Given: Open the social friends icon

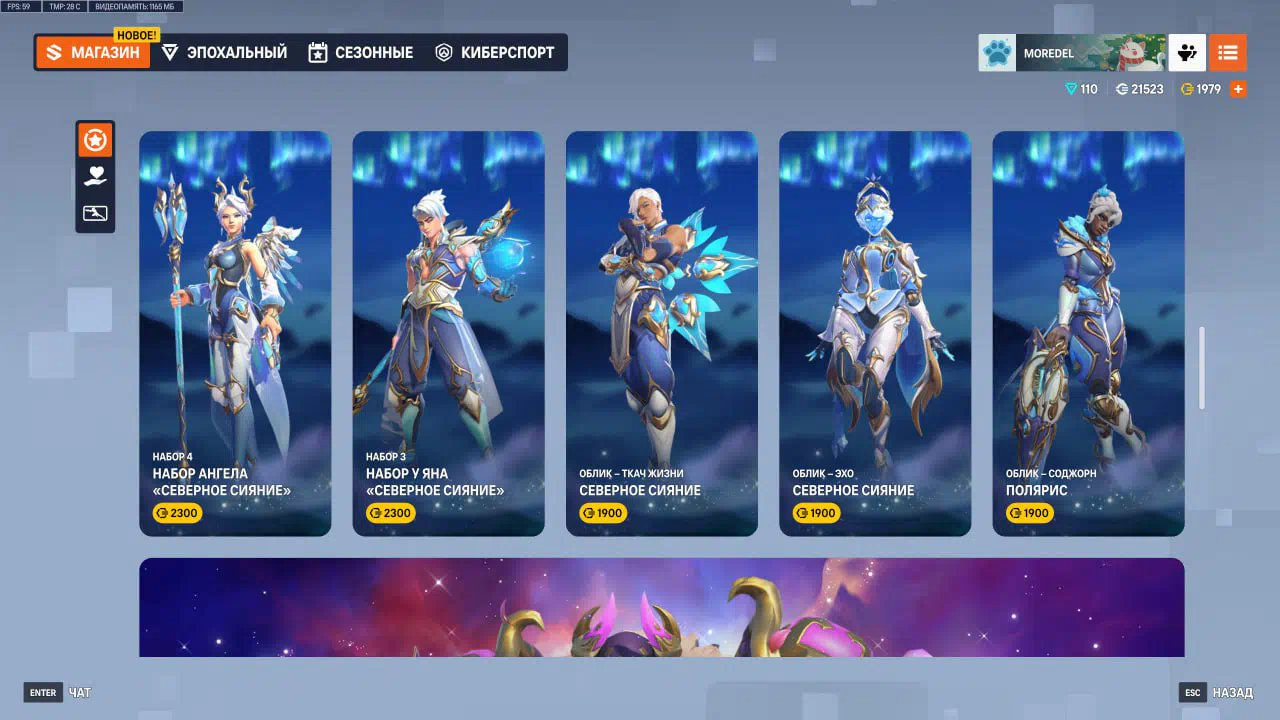Looking at the screenshot, I should 1187,53.
